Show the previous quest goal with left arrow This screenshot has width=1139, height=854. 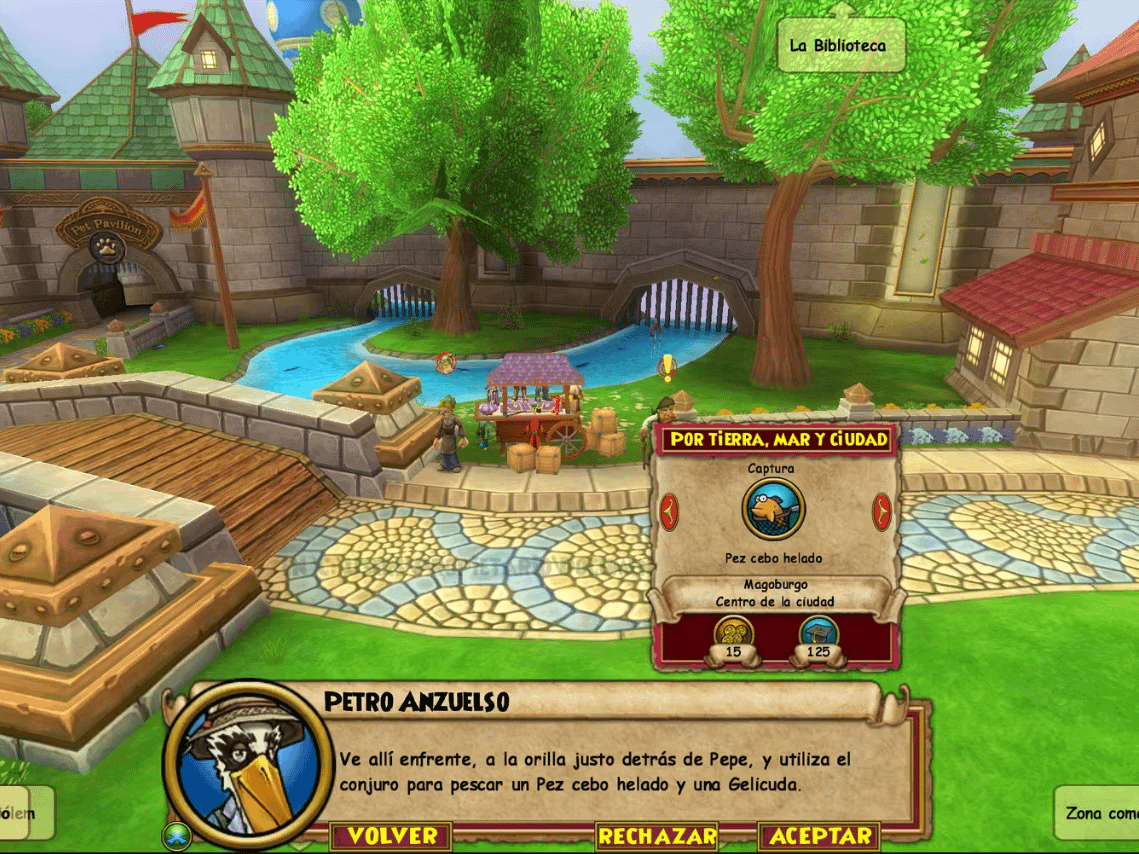click(670, 511)
